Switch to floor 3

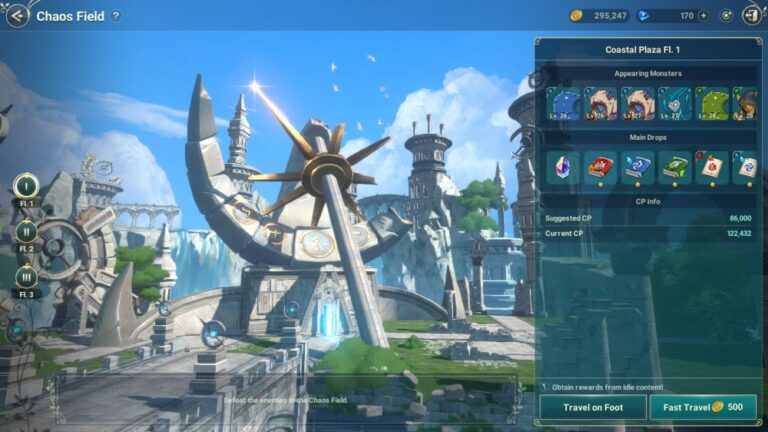pos(26,277)
